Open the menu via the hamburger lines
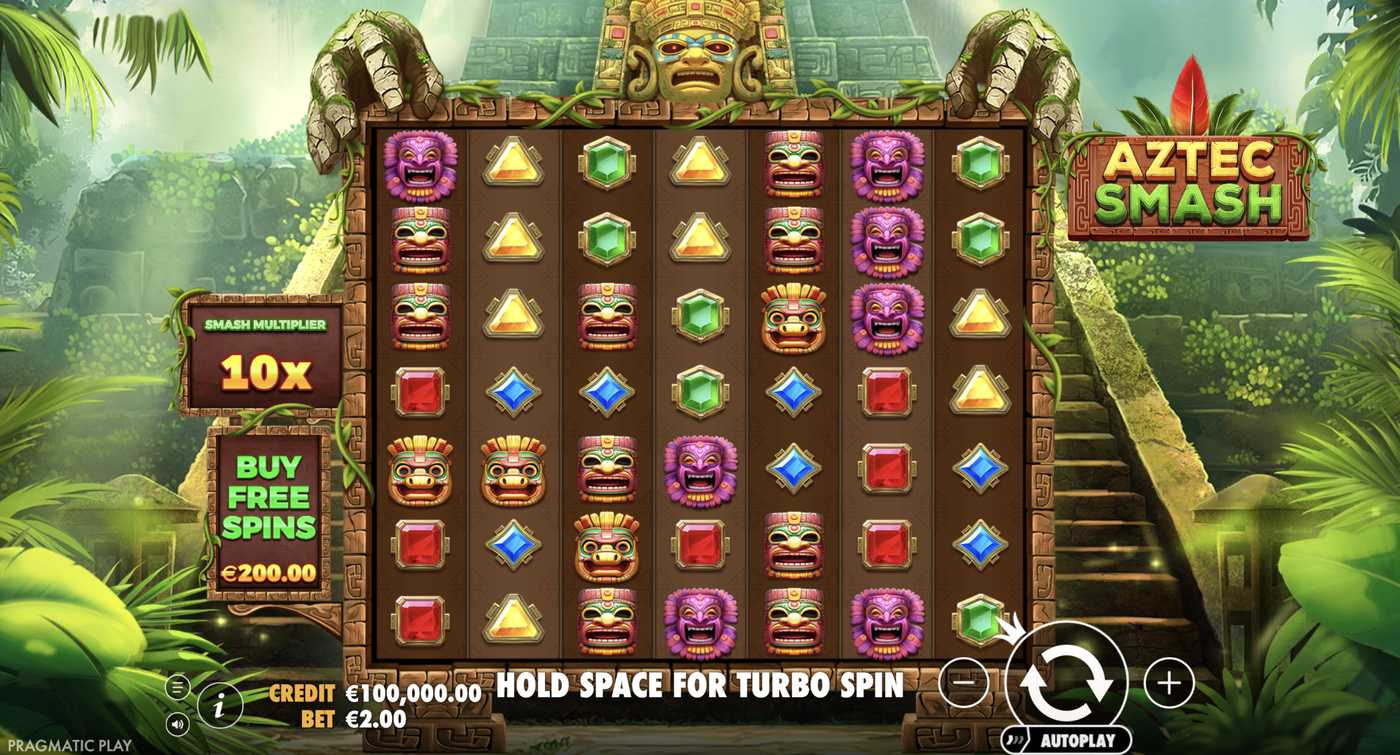1400x755 pixels. tap(175, 685)
